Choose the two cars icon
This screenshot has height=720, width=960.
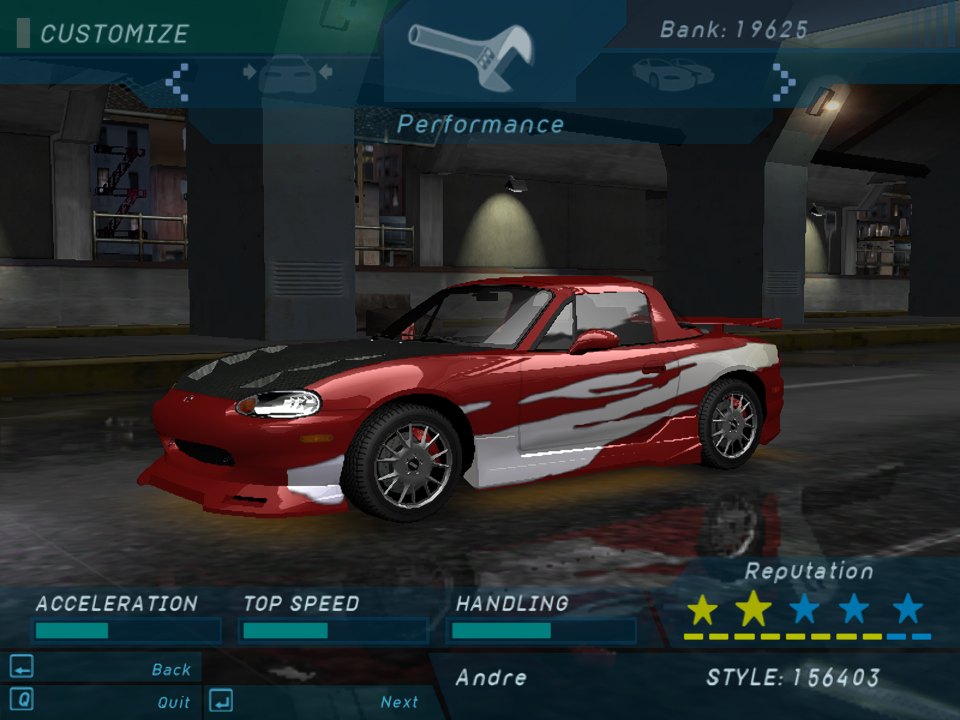click(x=672, y=73)
